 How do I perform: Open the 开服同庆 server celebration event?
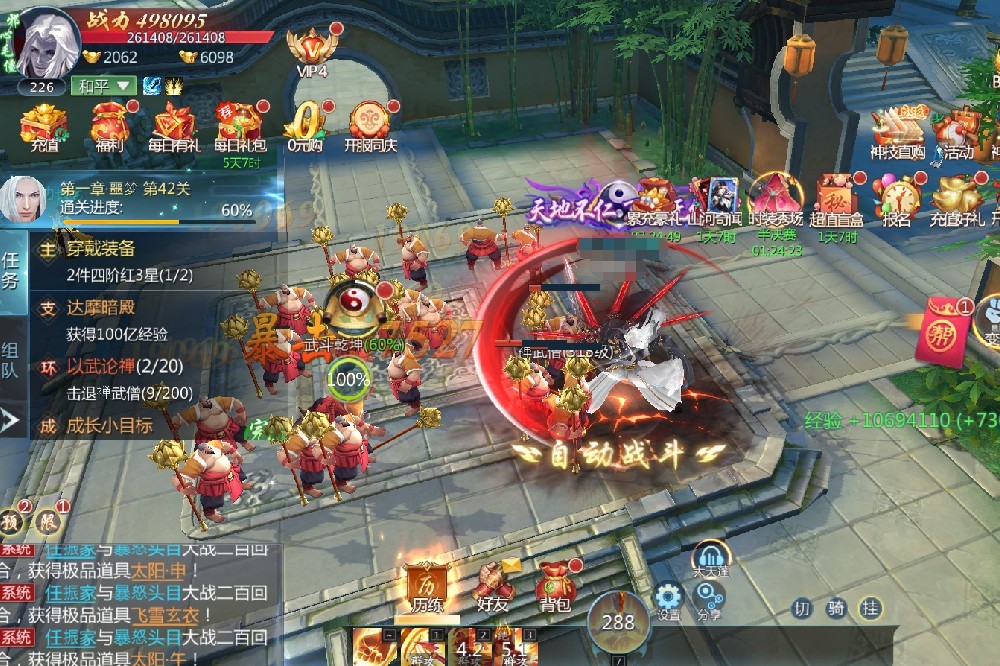click(x=372, y=126)
